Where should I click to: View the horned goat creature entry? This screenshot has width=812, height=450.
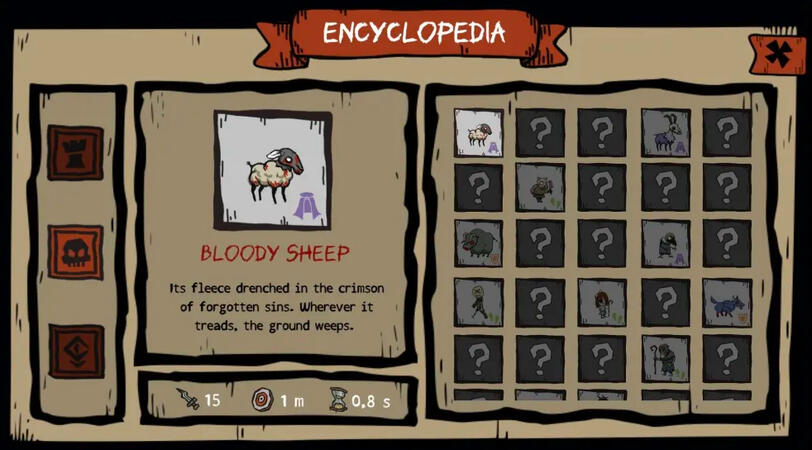click(665, 133)
